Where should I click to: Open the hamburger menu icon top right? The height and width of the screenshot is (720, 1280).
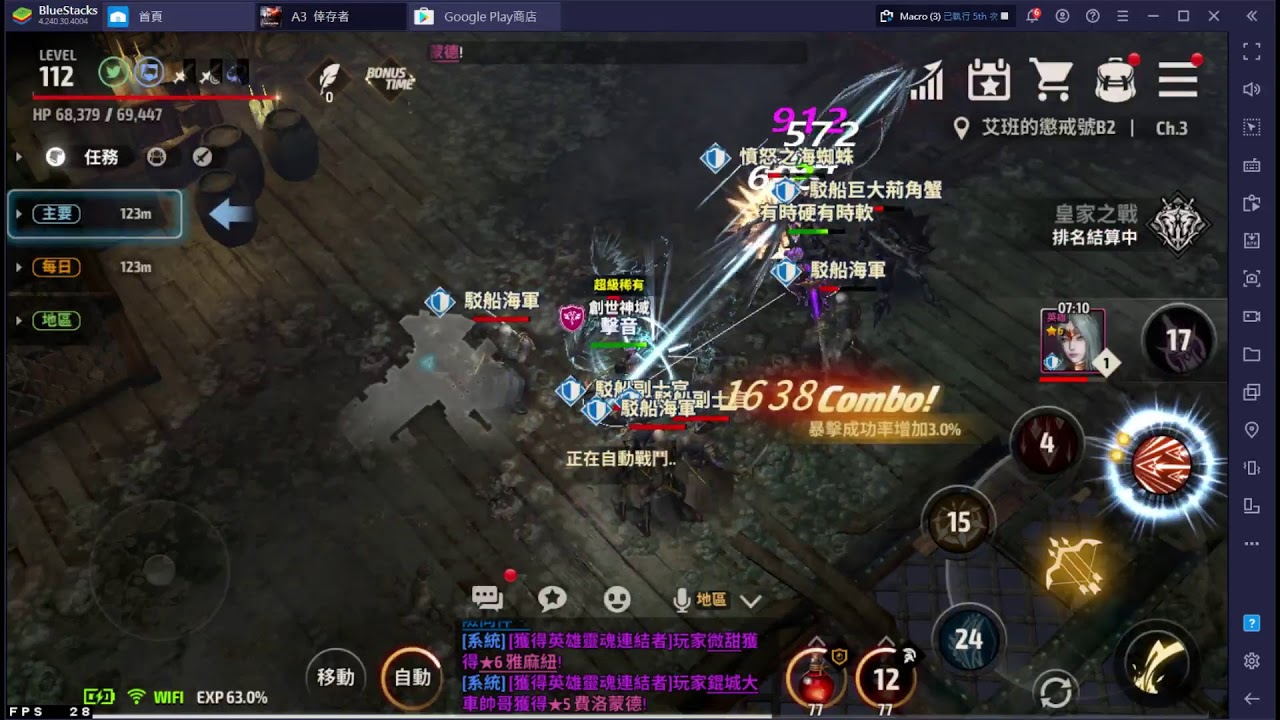[x=1180, y=79]
